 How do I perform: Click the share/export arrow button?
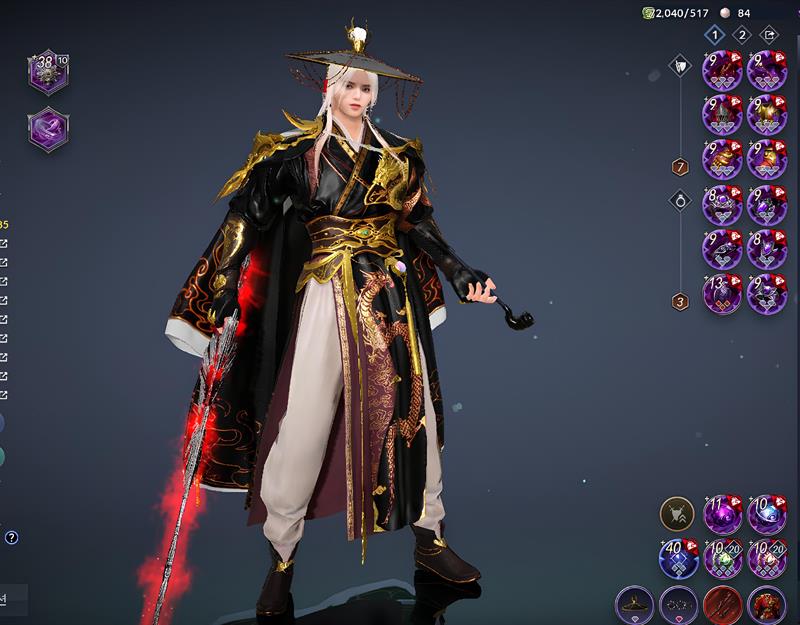point(769,34)
